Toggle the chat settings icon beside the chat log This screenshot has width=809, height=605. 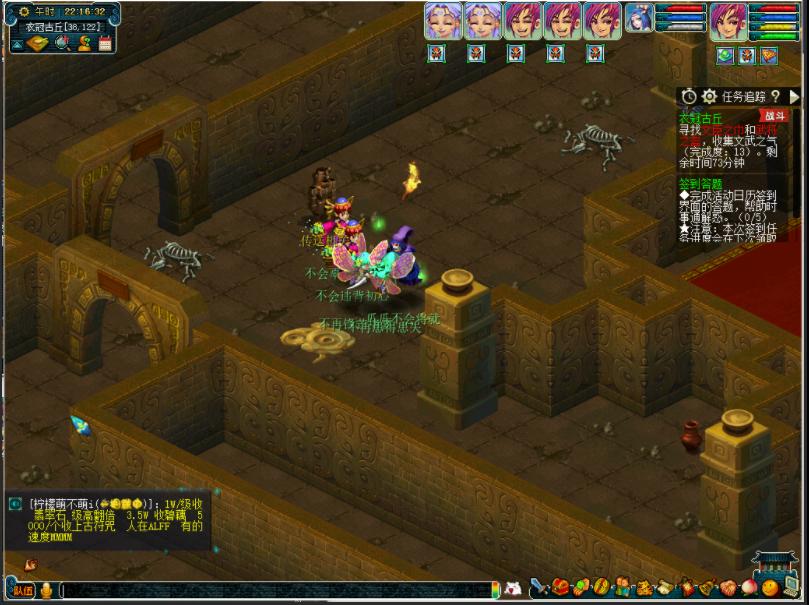coord(15,504)
